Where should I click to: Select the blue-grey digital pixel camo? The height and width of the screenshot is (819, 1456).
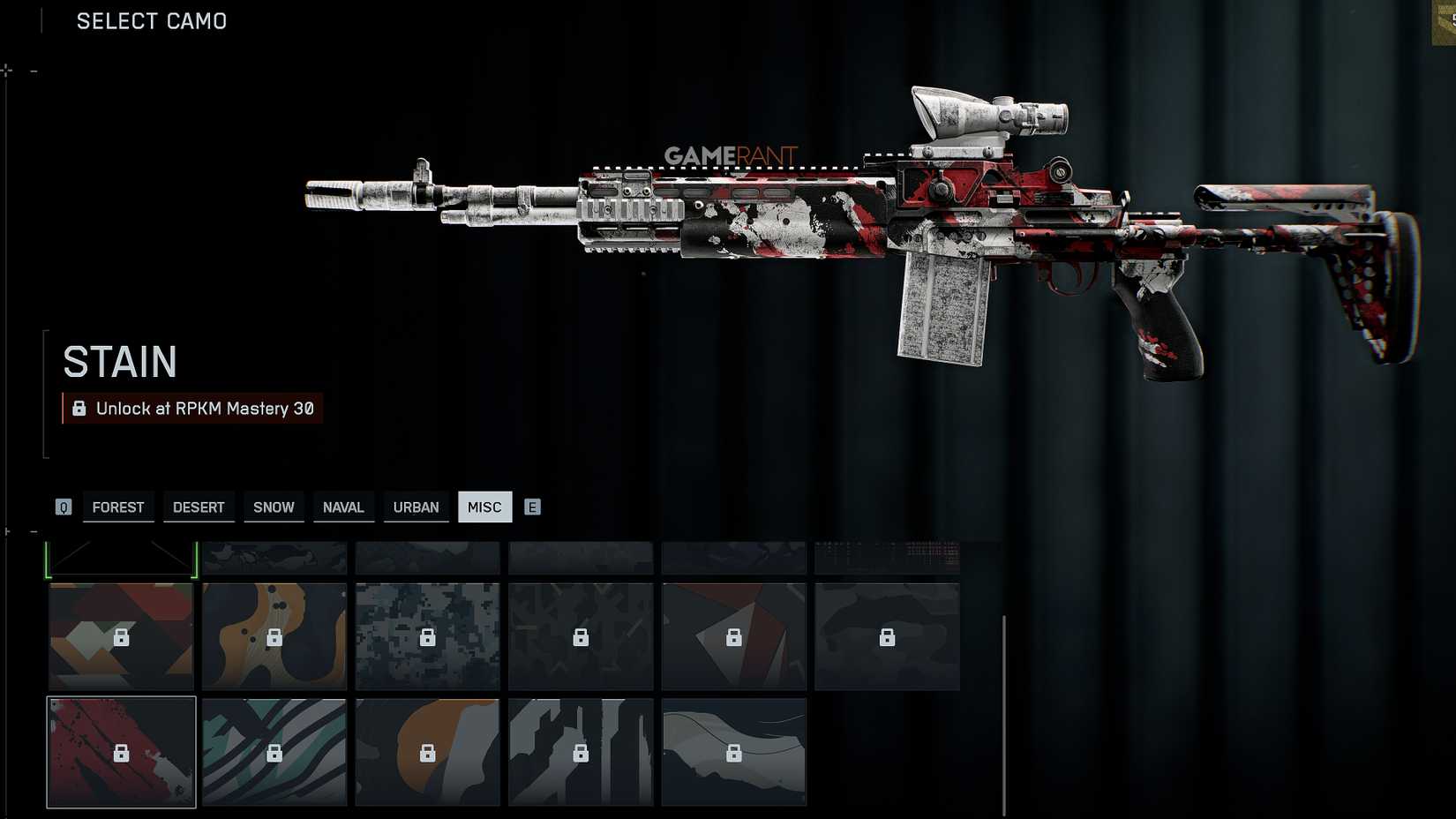(x=427, y=636)
